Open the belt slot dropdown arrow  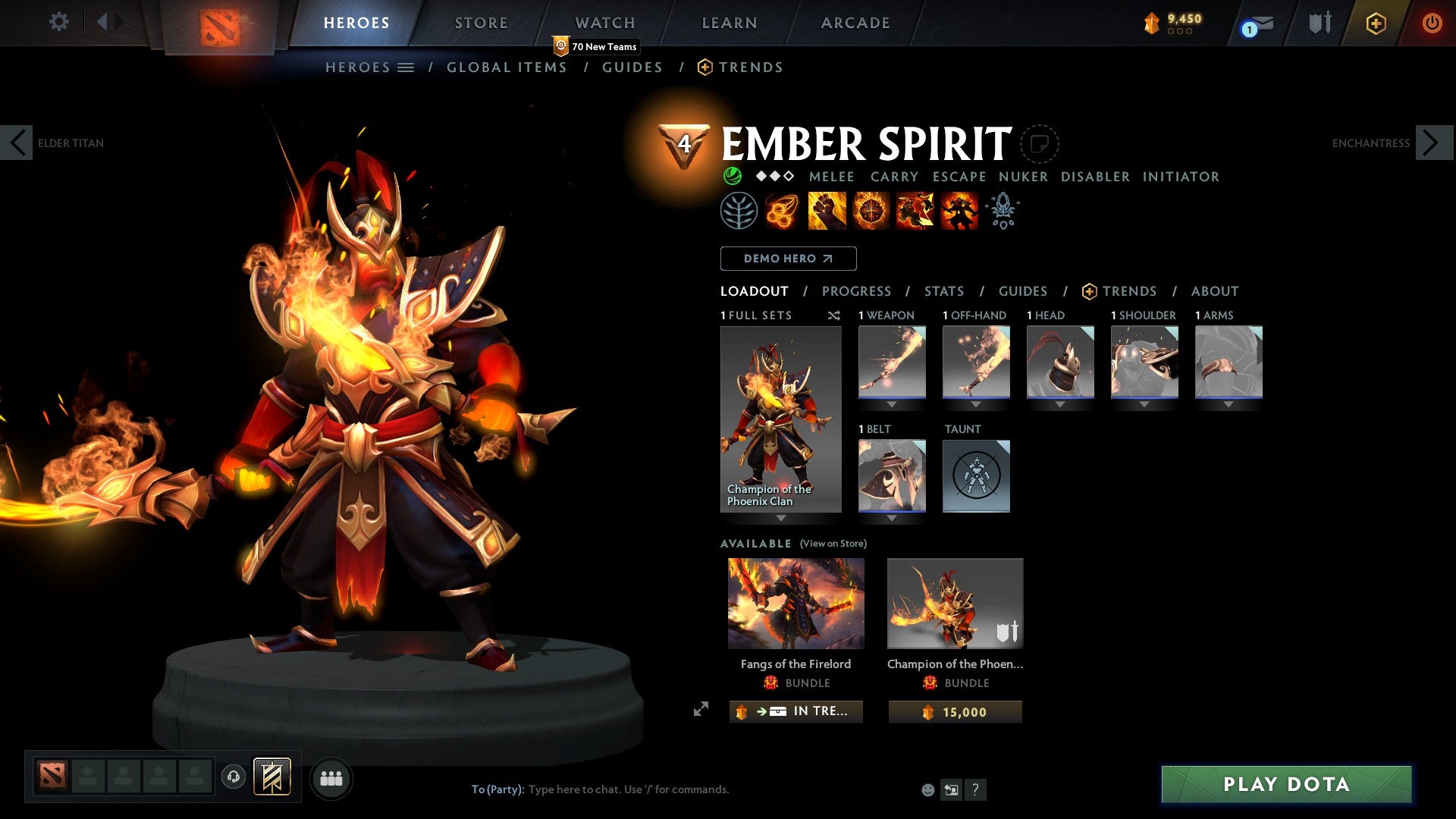(x=892, y=517)
